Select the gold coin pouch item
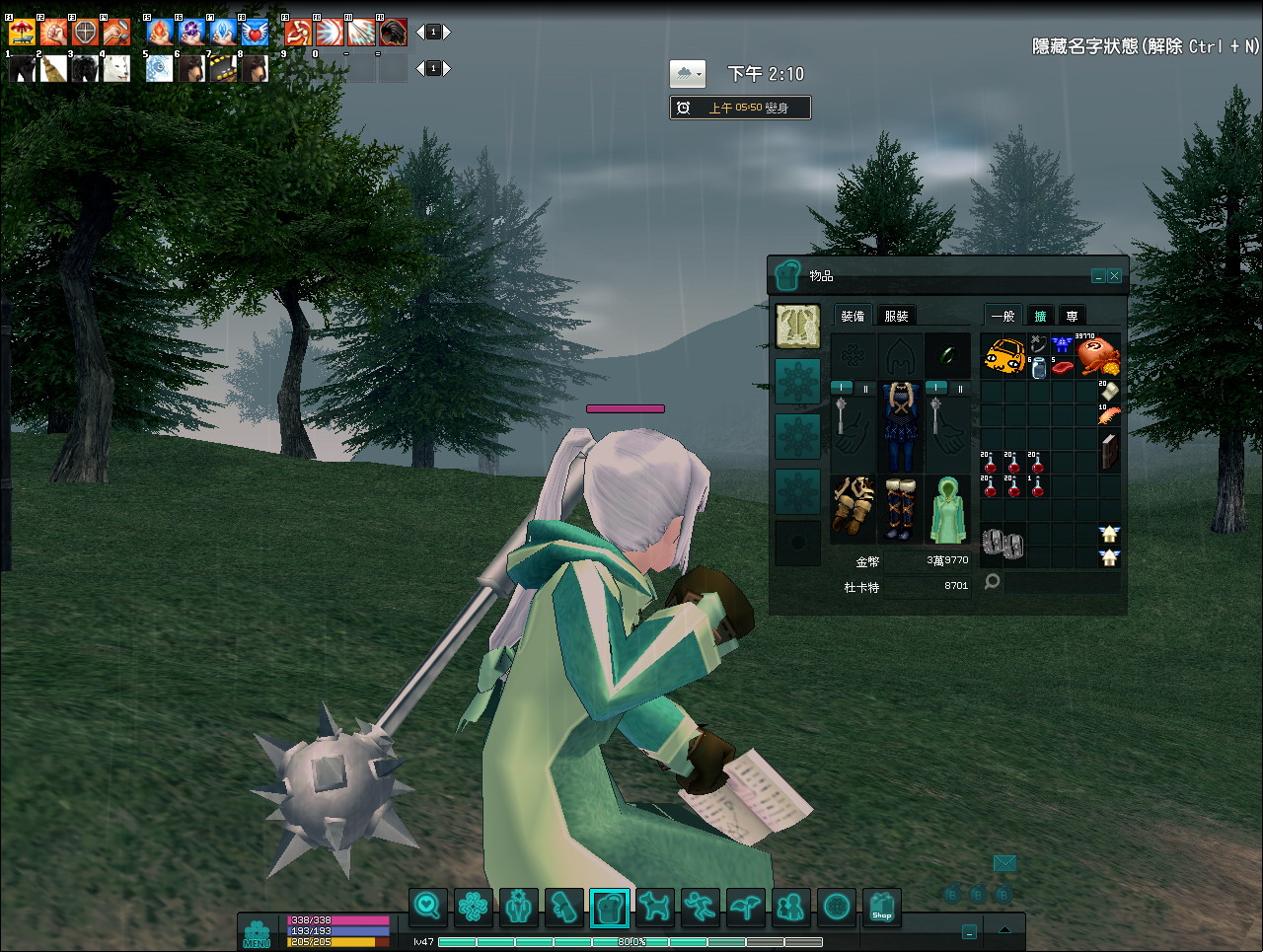This screenshot has height=952, width=1263. coord(1097,355)
